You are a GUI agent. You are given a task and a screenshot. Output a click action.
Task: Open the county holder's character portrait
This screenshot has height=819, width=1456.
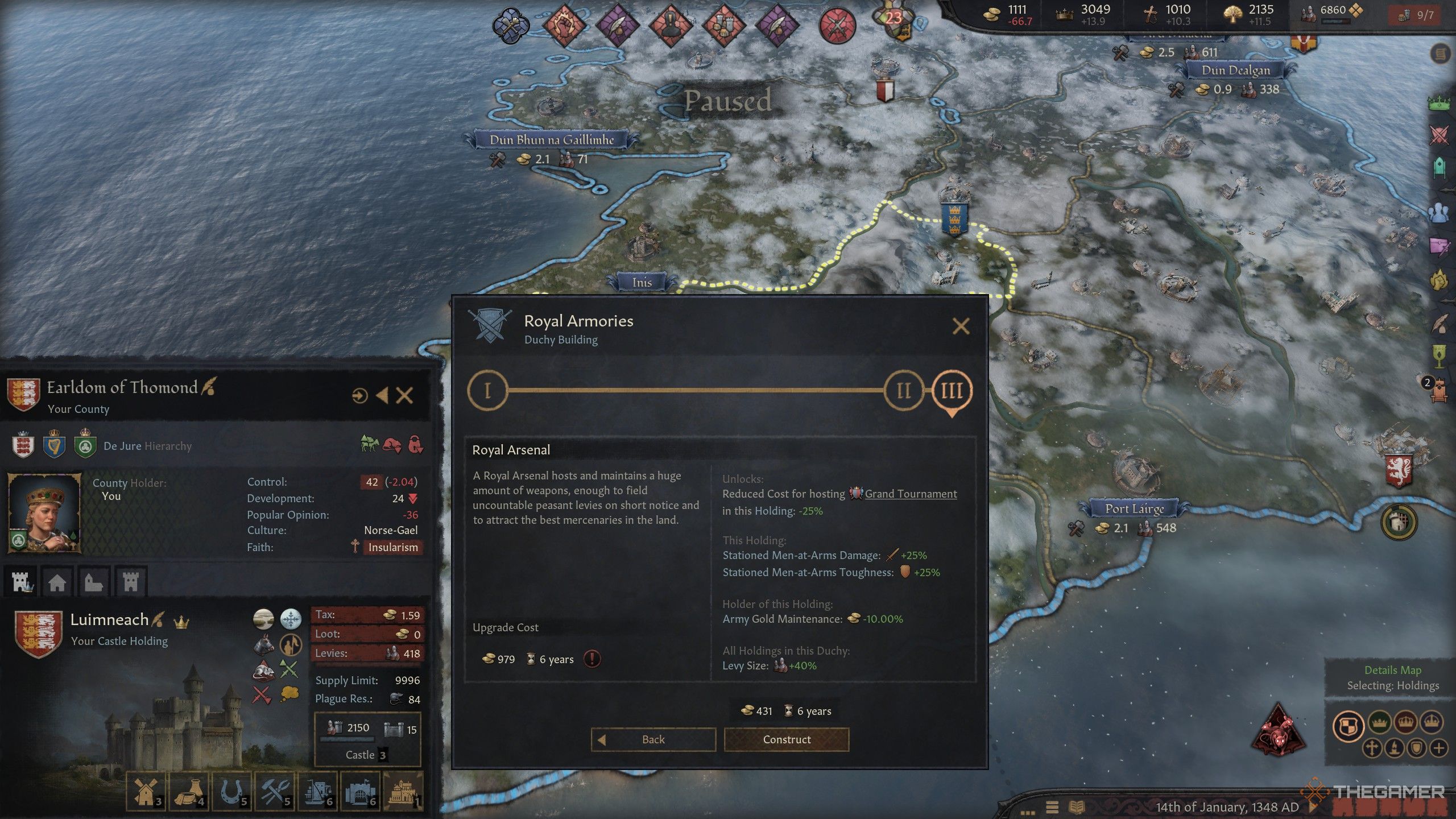pyautogui.click(x=44, y=512)
